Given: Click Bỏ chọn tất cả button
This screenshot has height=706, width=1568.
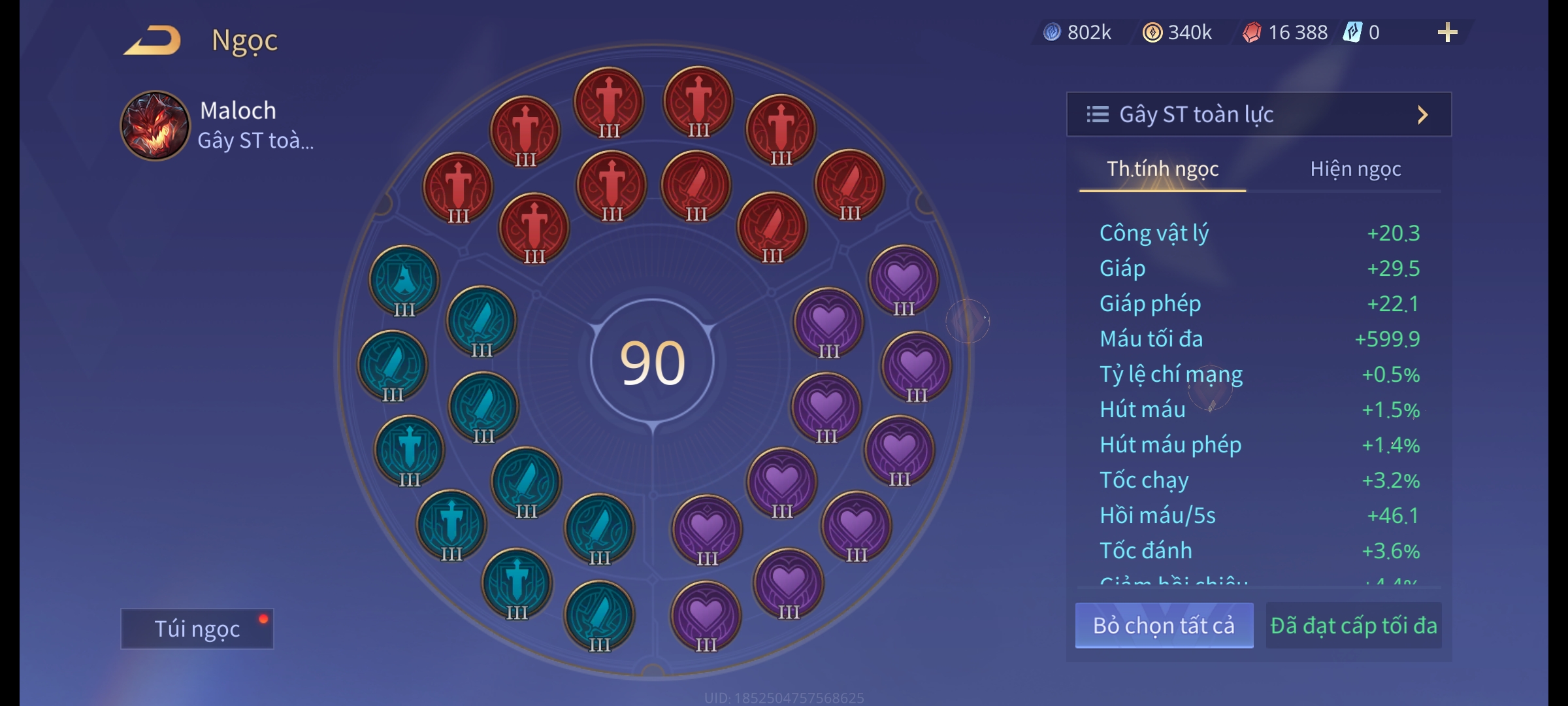Looking at the screenshot, I should coord(1164,626).
